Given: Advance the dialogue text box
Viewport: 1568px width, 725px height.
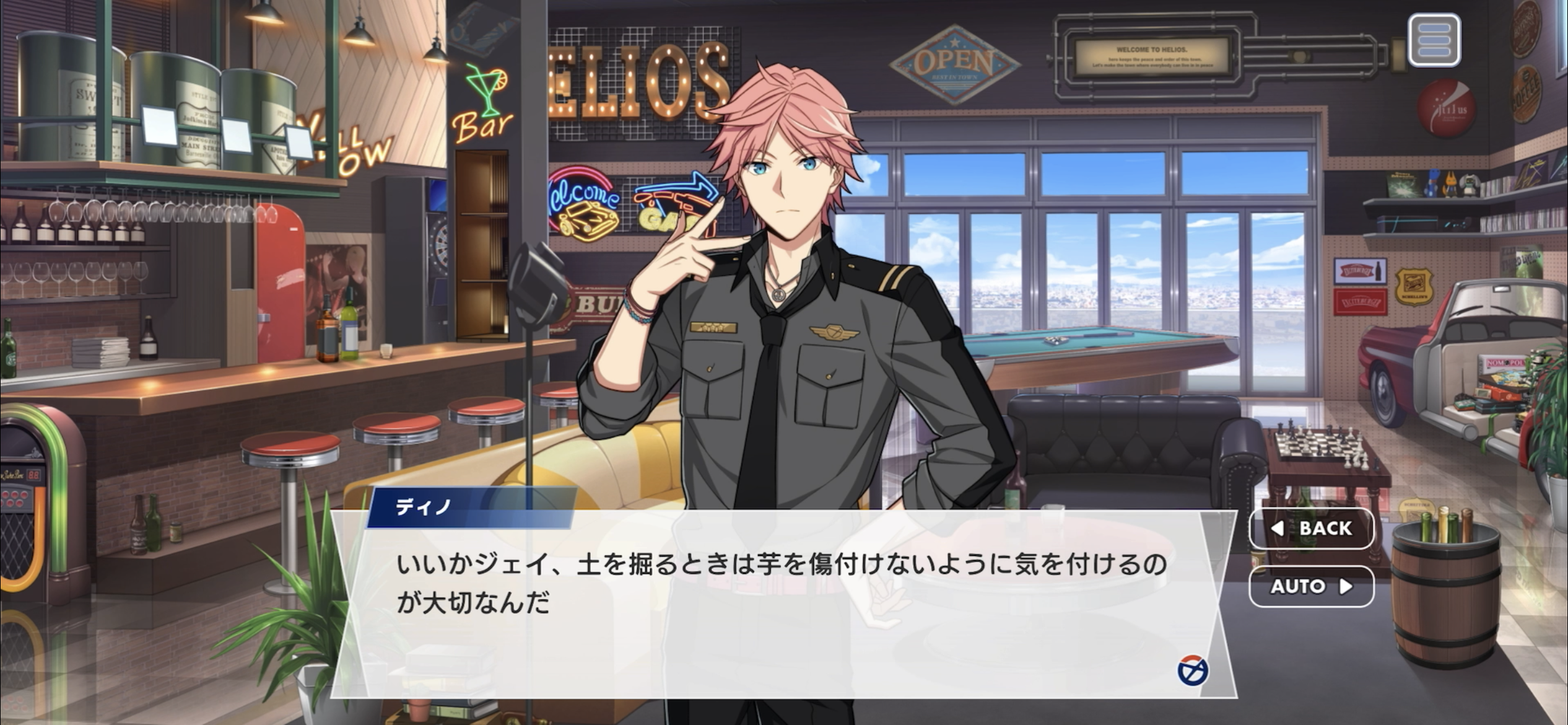Looking at the screenshot, I should [783, 604].
